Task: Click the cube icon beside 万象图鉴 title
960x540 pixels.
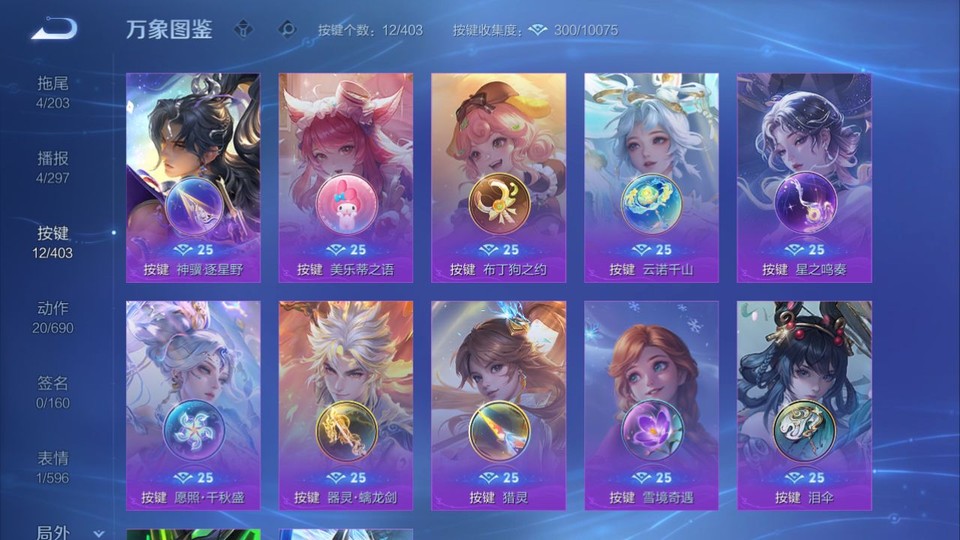Action: coord(243,29)
